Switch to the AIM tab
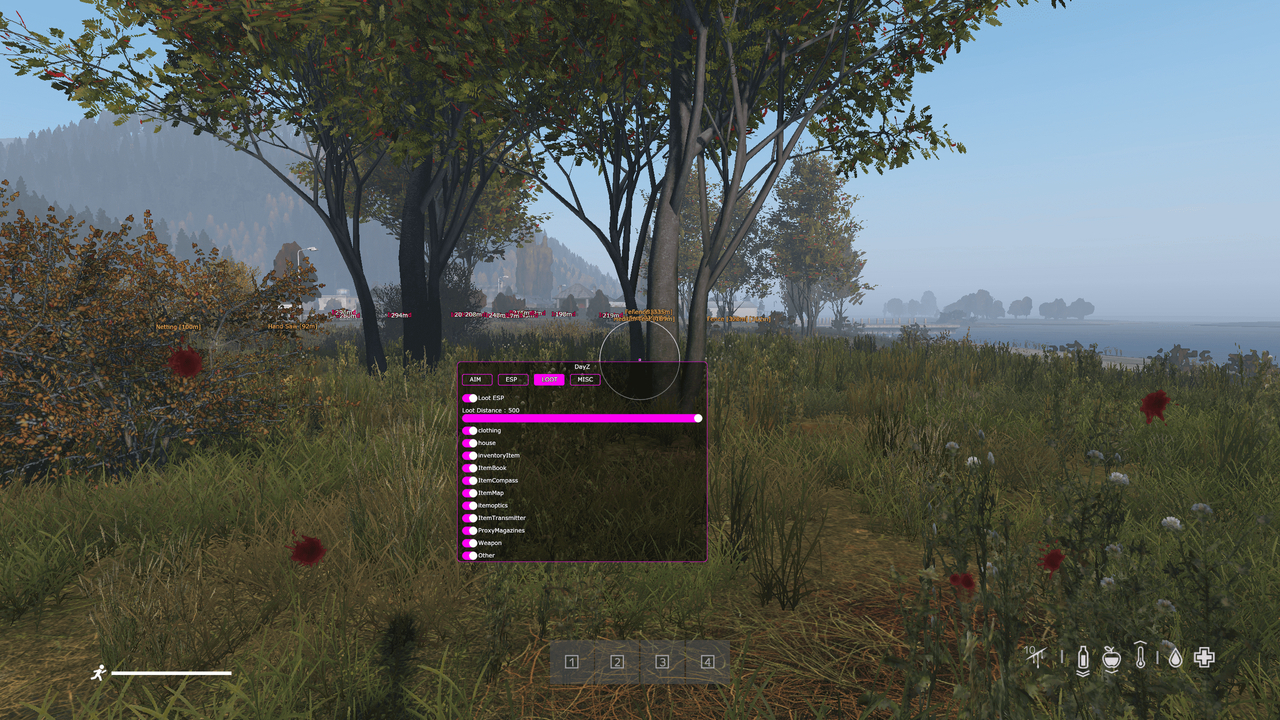The width and height of the screenshot is (1280, 720). (476, 379)
